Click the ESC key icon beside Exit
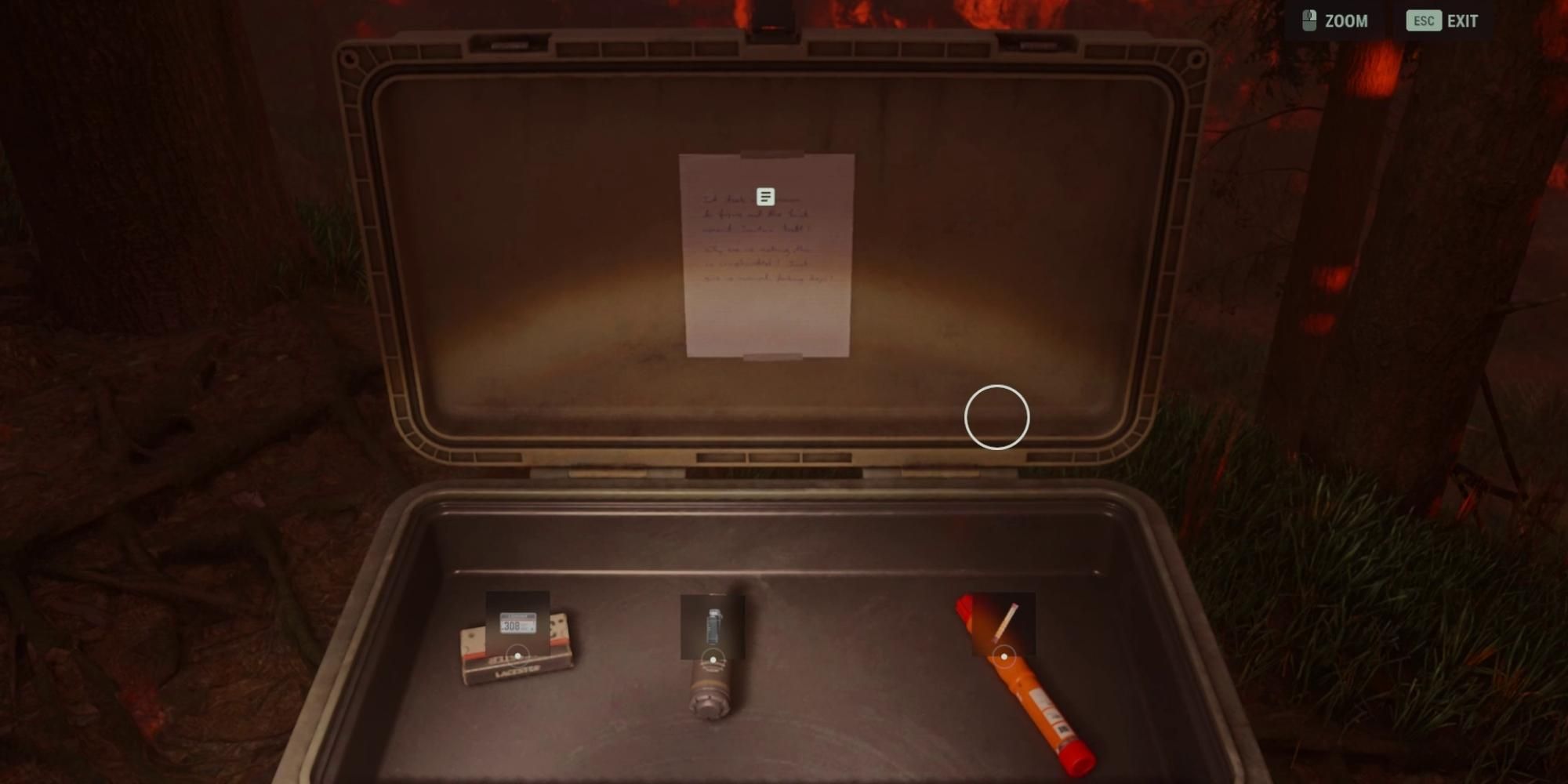This screenshot has width=1568, height=784. (x=1422, y=20)
